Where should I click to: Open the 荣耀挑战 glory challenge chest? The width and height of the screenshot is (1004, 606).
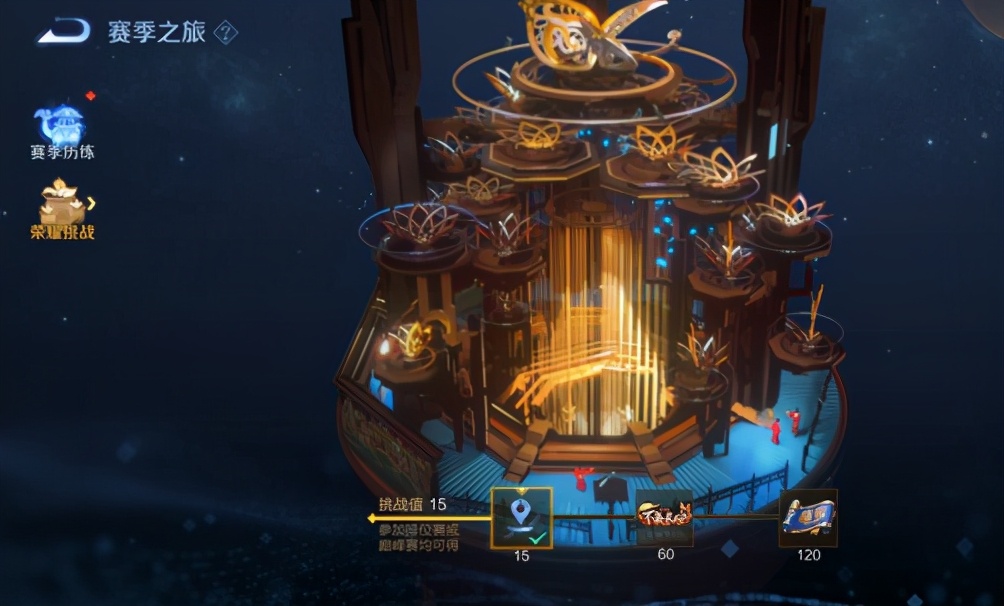(62, 206)
